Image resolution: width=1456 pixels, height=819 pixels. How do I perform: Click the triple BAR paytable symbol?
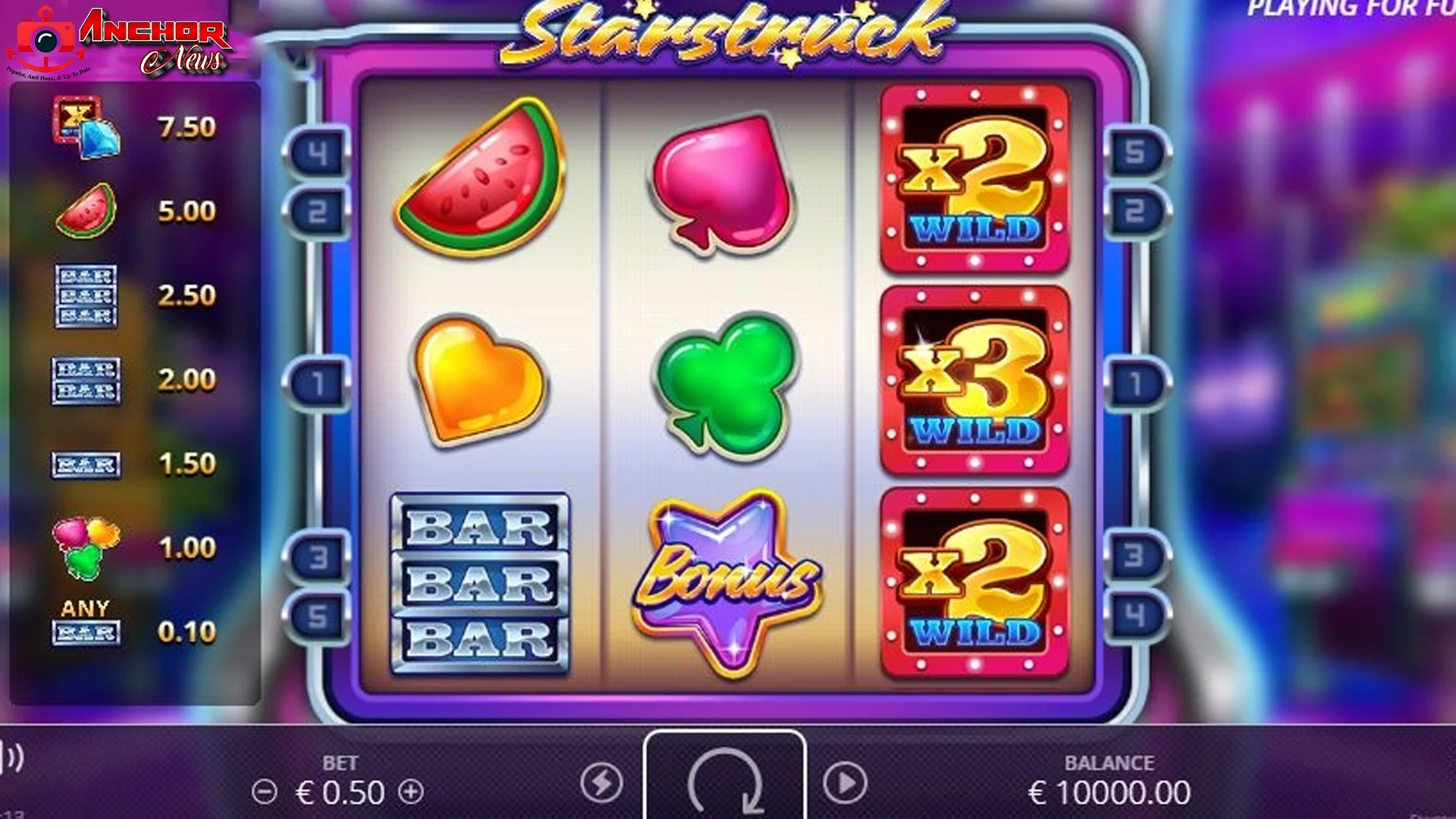85,296
